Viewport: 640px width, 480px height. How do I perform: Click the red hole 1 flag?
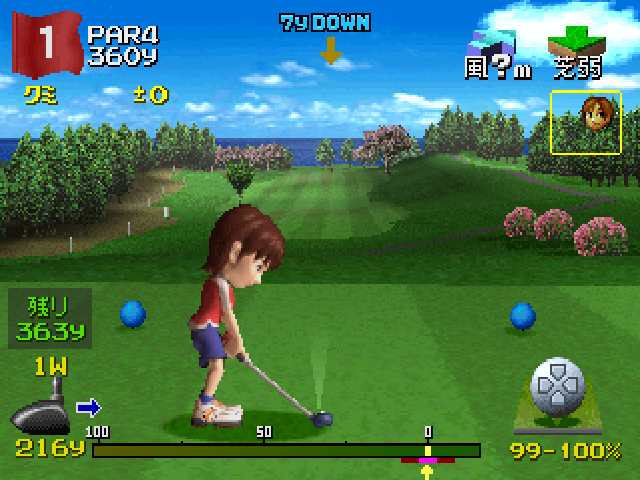(x=45, y=43)
